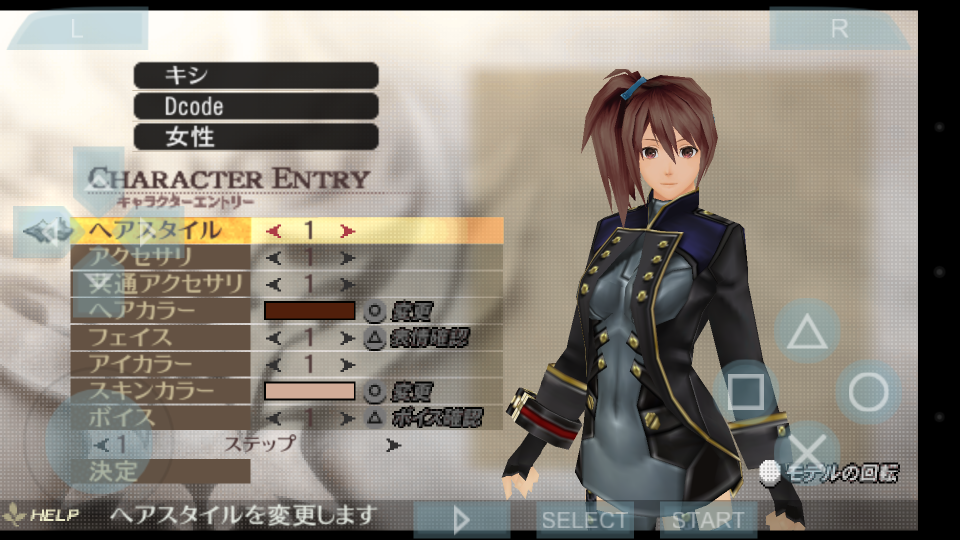Tap the emulator L shoulder button
Image resolution: width=960 pixels, height=540 pixels.
click(77, 29)
